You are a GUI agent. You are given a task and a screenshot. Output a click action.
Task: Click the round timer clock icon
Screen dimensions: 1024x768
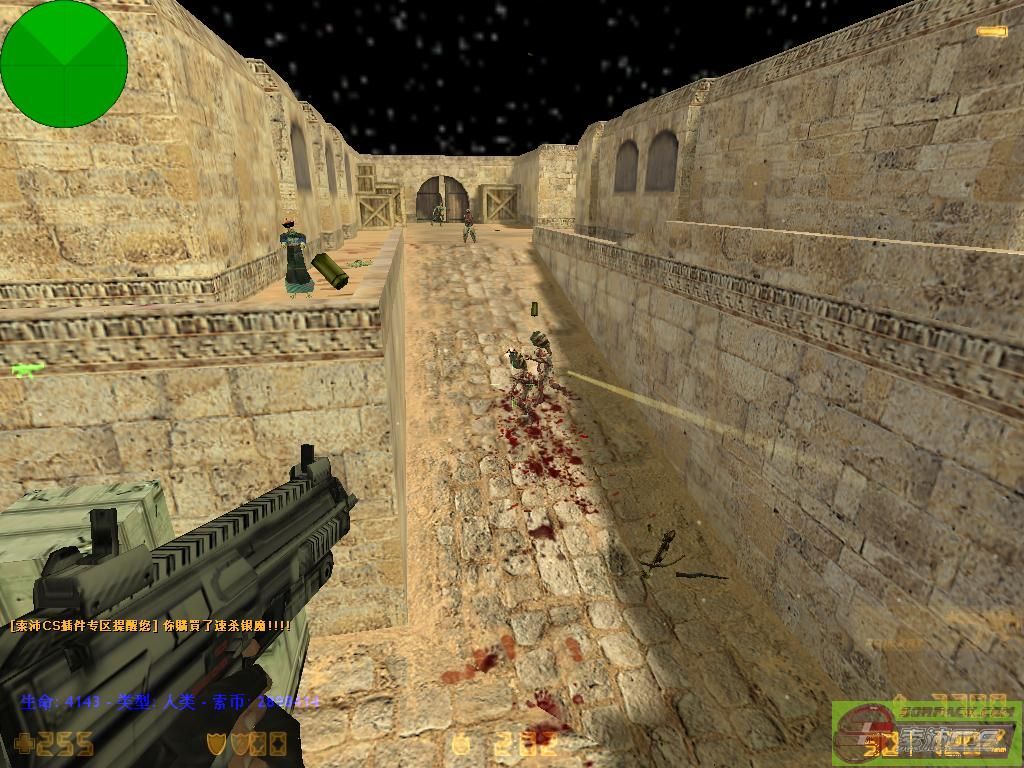coord(461,744)
